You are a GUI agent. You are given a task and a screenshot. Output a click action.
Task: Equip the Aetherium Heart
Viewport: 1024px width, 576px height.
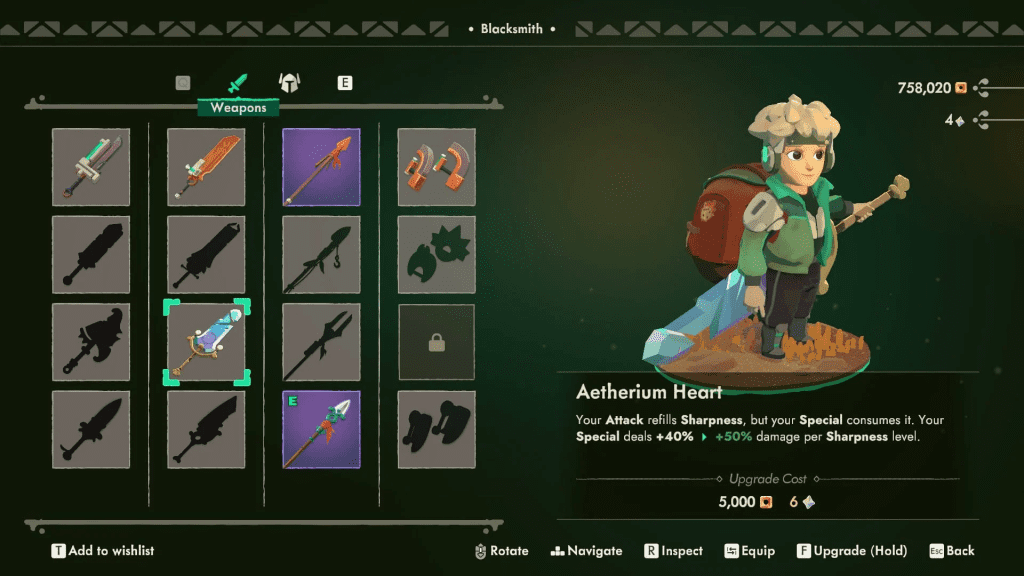pos(749,551)
